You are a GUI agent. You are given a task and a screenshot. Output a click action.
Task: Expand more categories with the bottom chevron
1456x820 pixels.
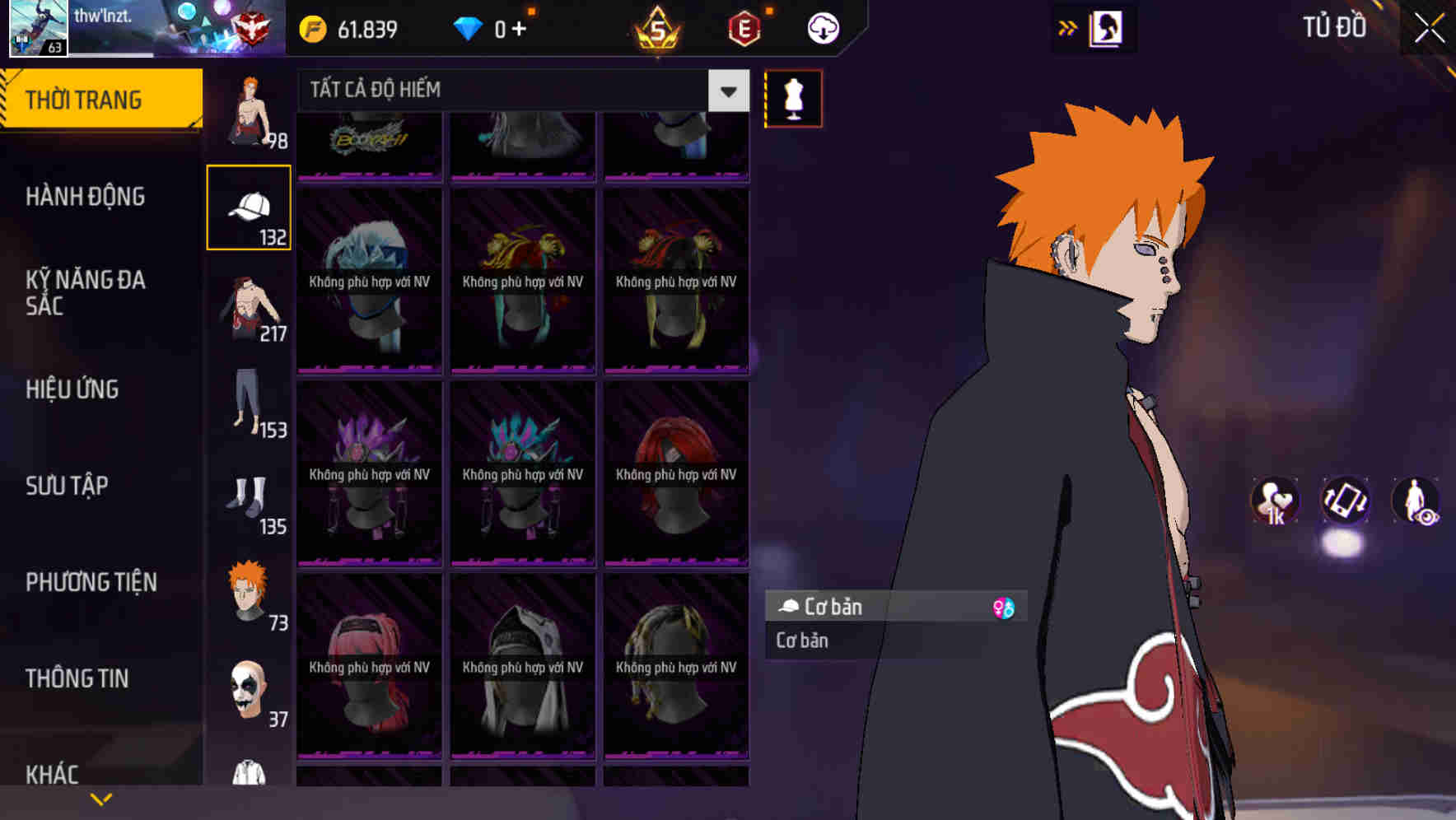click(x=101, y=799)
